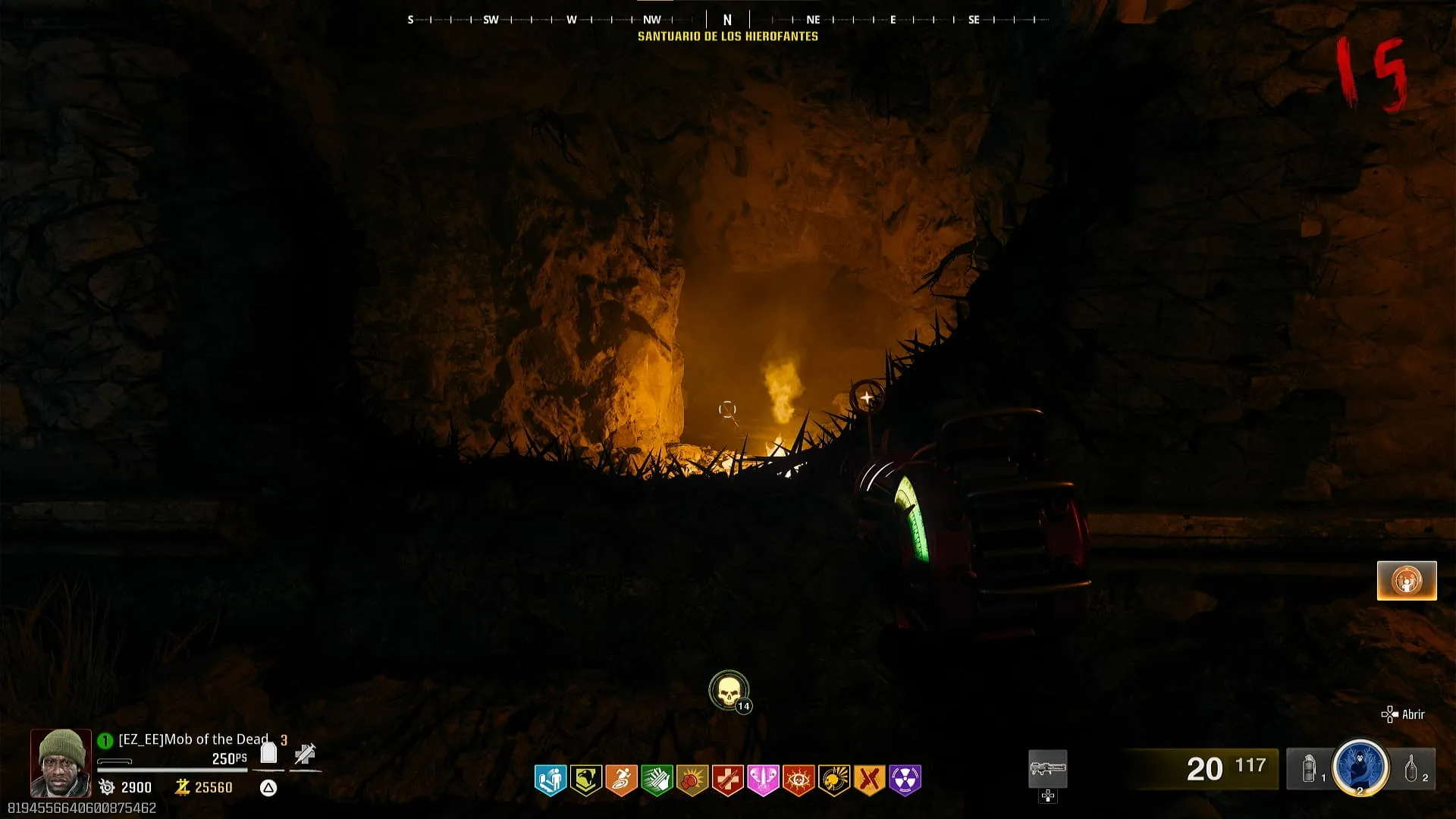This screenshot has width=1456, height=819.
Task: Choose the green hand Speed Cola perk
Action: pyautogui.click(x=657, y=780)
